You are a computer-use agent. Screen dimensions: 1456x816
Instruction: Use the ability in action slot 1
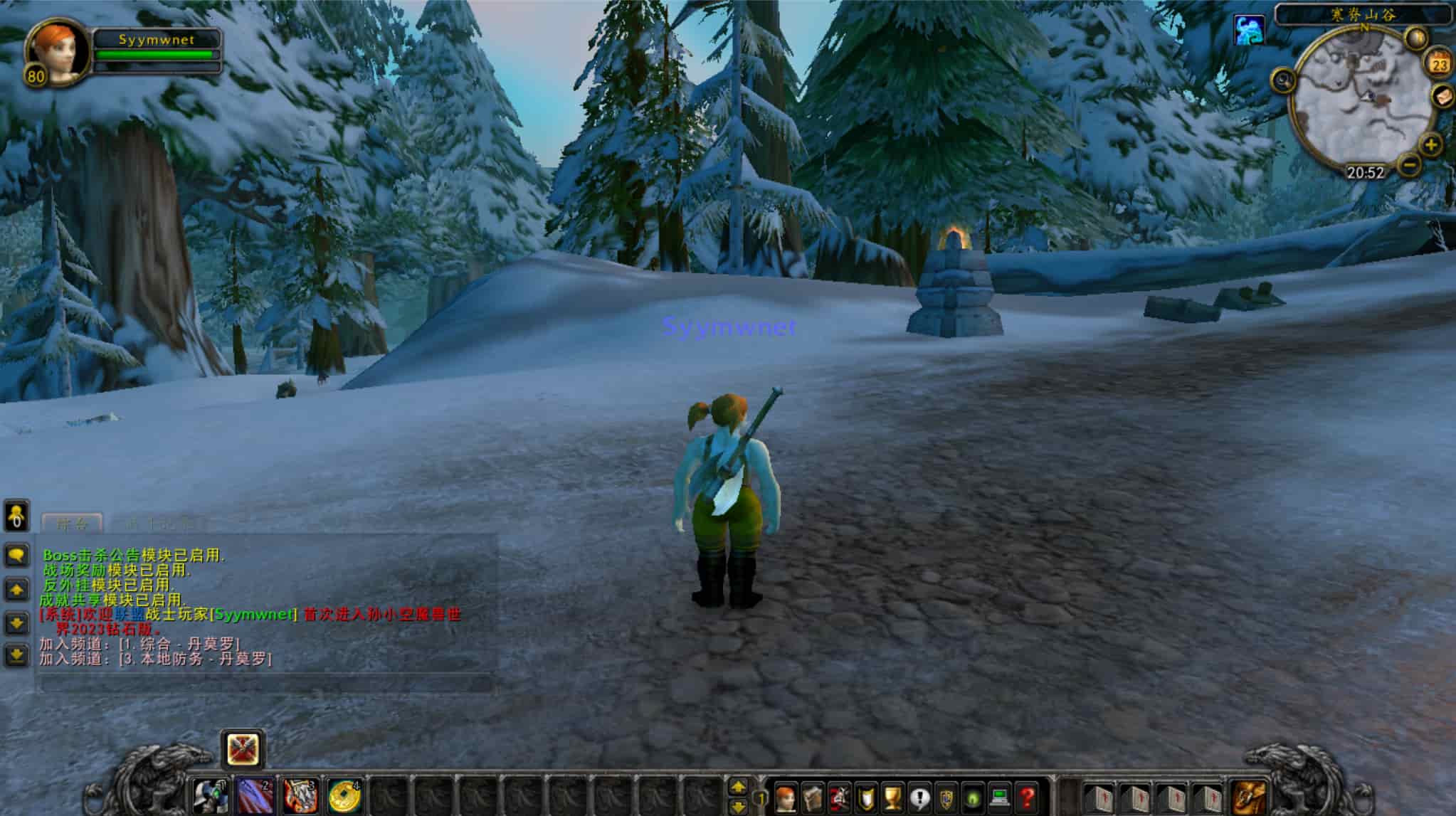211,796
